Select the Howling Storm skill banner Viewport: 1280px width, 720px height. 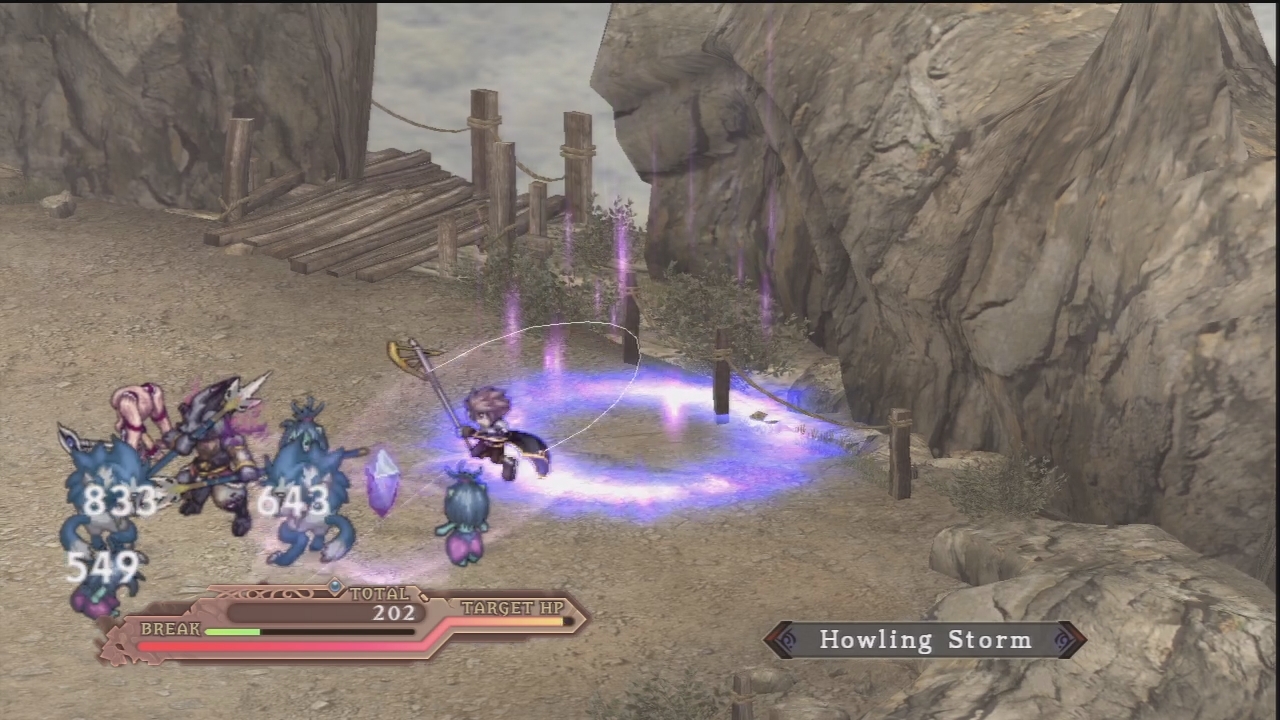(x=925, y=639)
